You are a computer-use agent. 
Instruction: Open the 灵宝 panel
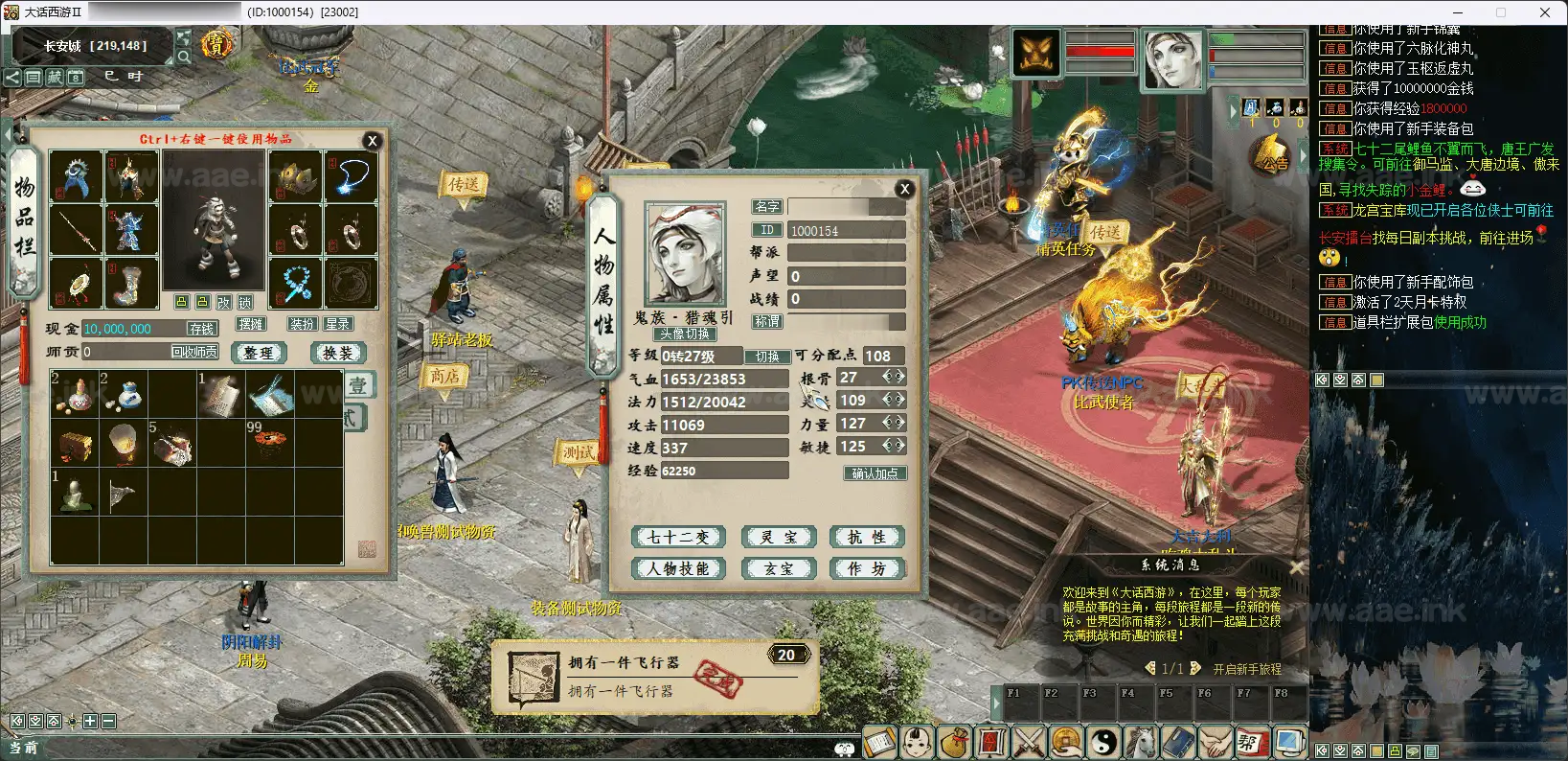[778, 537]
